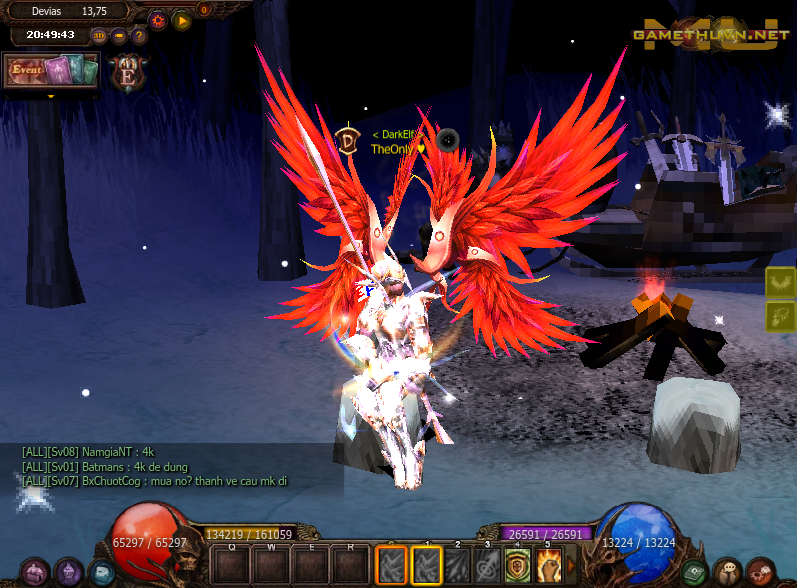The width and height of the screenshot is (797, 588).
Task: Click the round arrow button beside 3D
Action: 119,36
